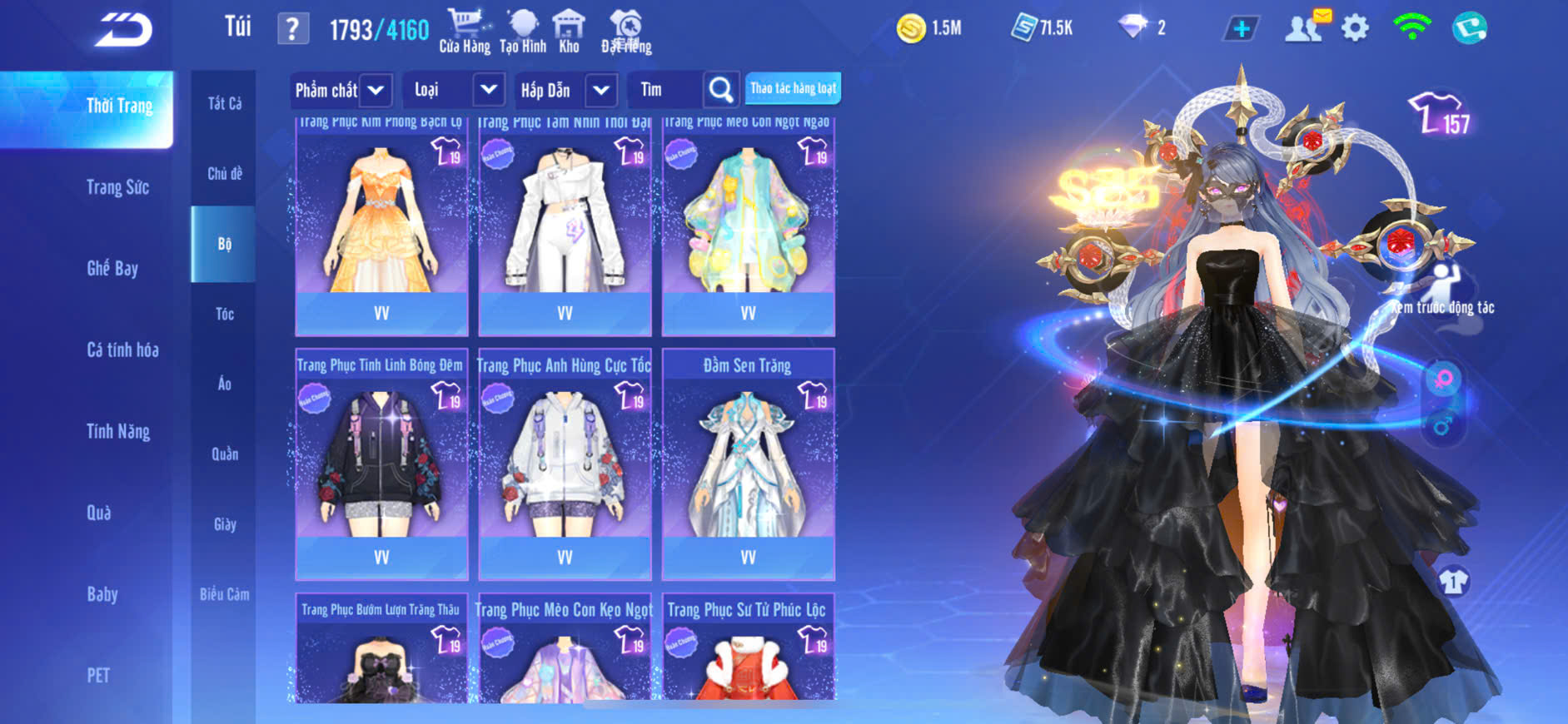Screen dimensions: 1568x724
Task: Go back with the arrow button
Action: coord(123,30)
